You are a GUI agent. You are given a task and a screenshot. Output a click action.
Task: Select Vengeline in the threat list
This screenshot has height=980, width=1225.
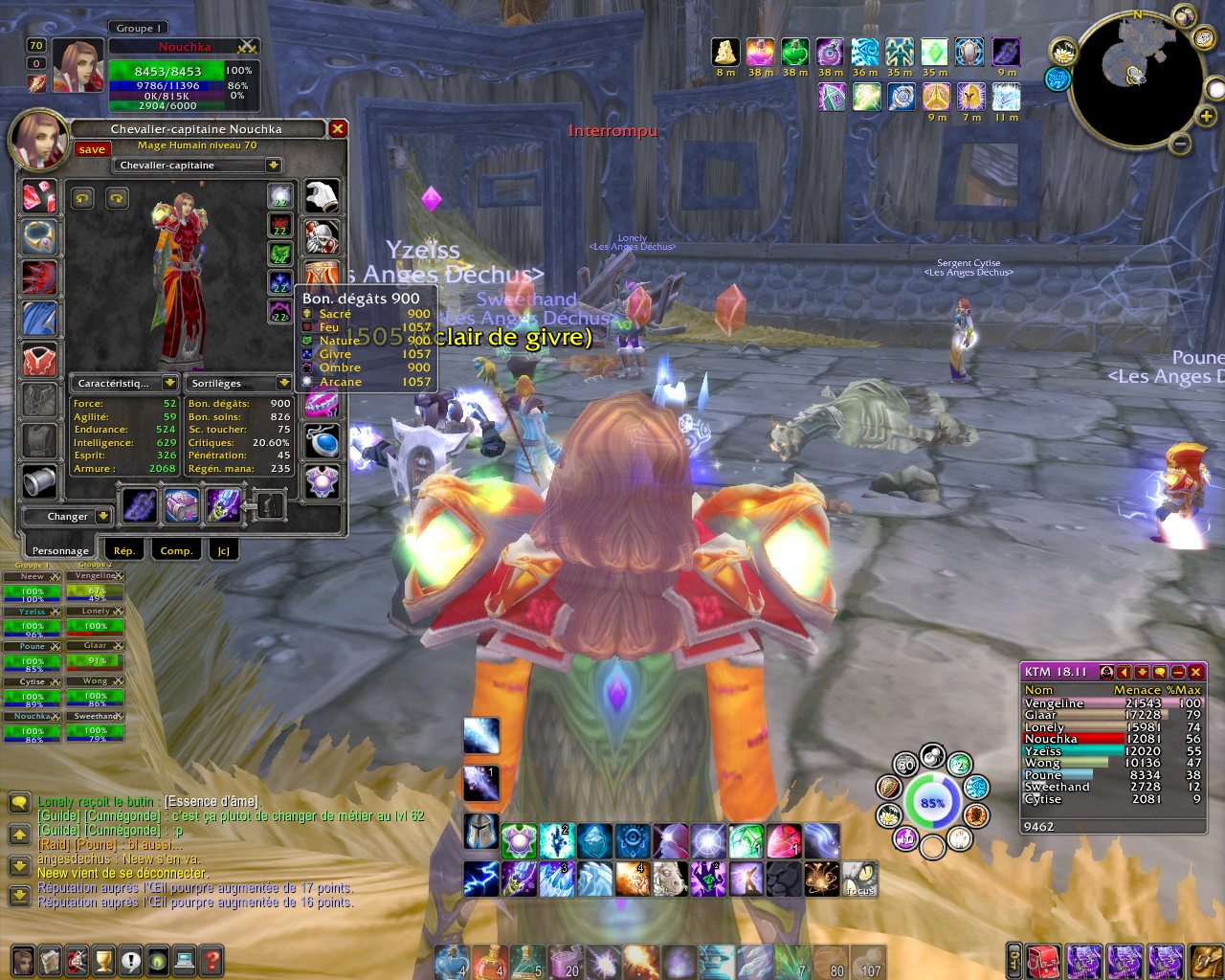(1054, 703)
